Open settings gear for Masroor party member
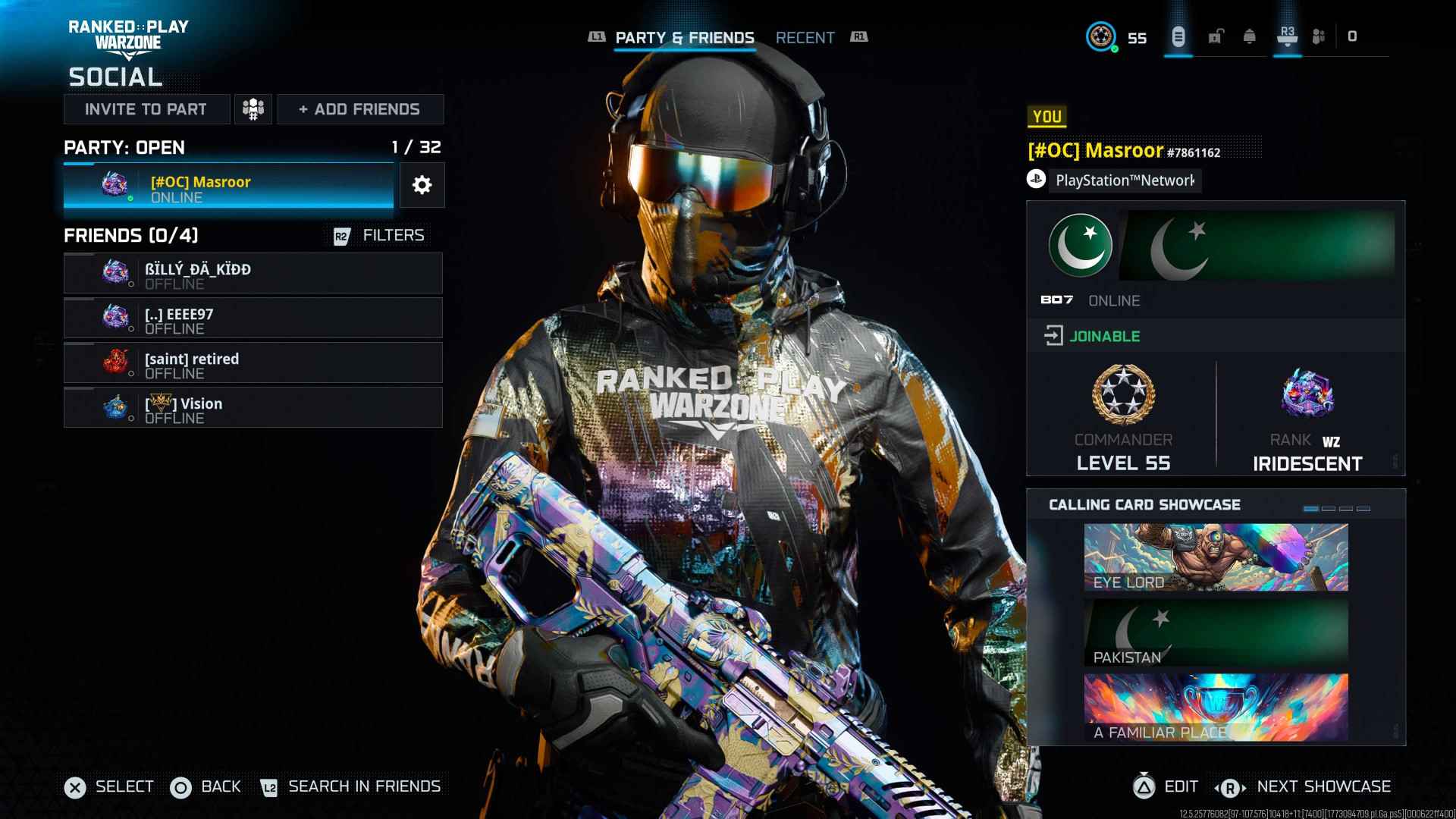The width and height of the screenshot is (1456, 819). tap(422, 185)
